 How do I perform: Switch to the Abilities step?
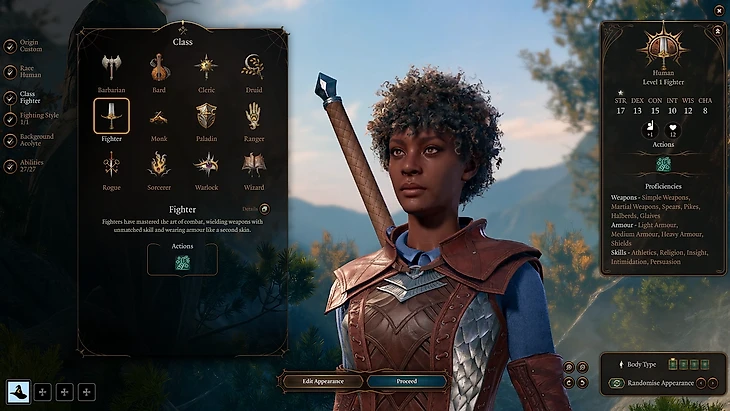point(30,167)
